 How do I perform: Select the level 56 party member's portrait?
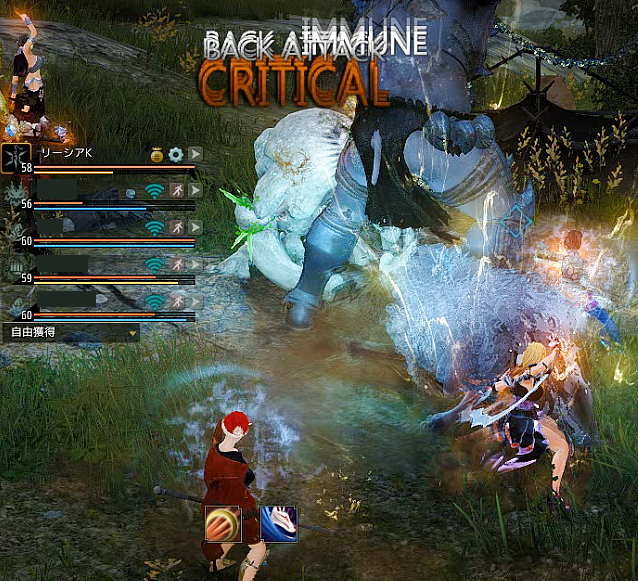coord(15,192)
